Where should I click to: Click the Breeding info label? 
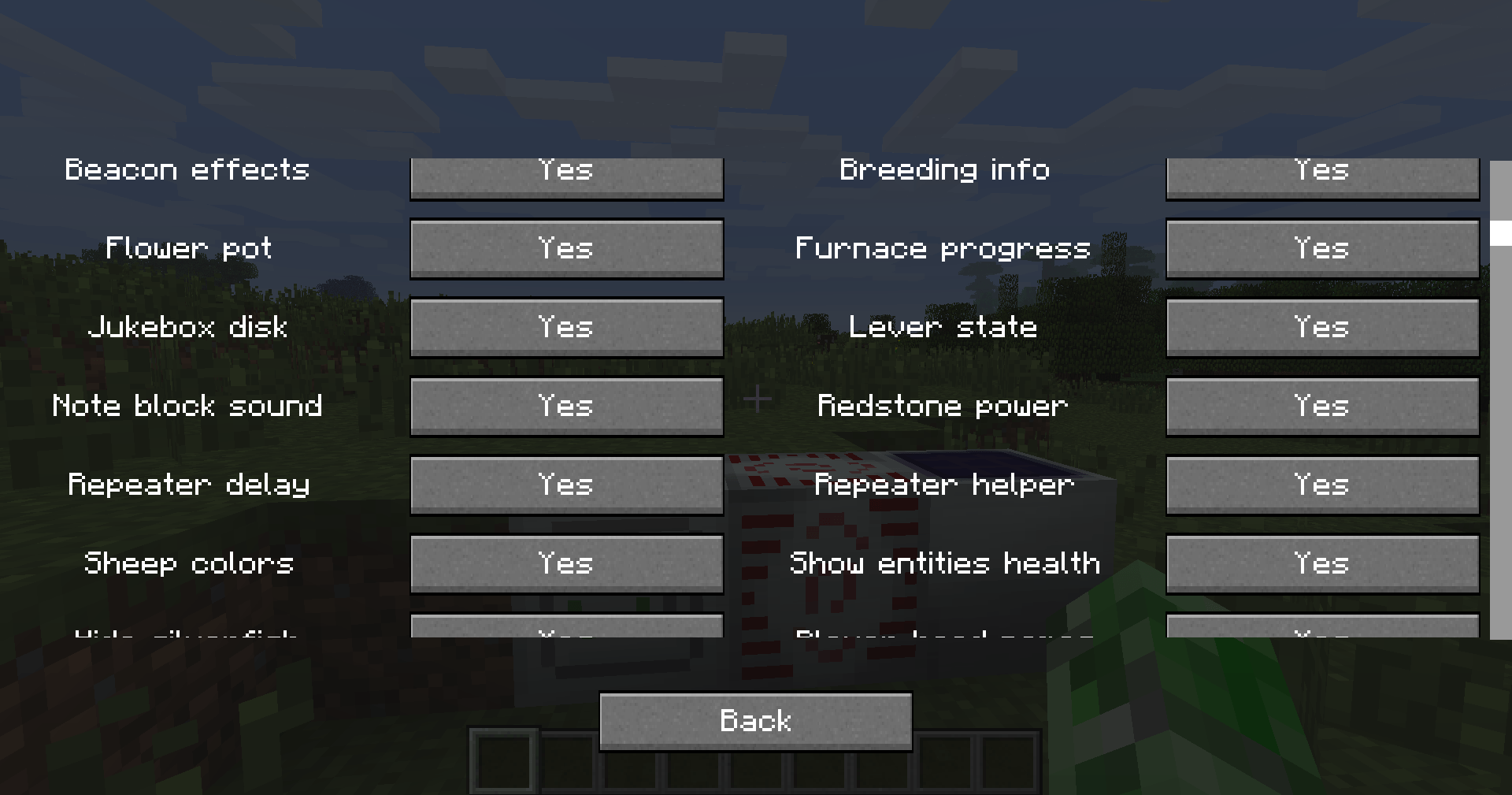coord(944,170)
